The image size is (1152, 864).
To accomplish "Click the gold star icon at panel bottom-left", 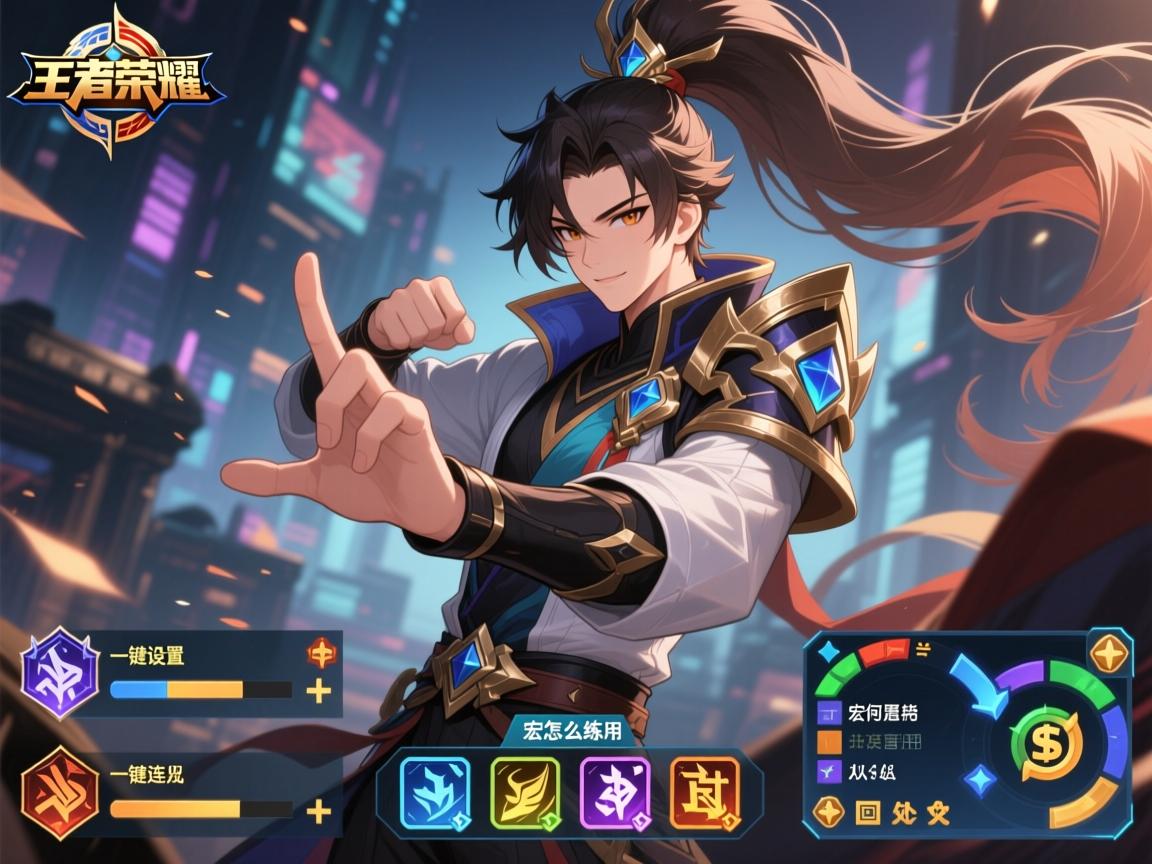I will coord(829,812).
